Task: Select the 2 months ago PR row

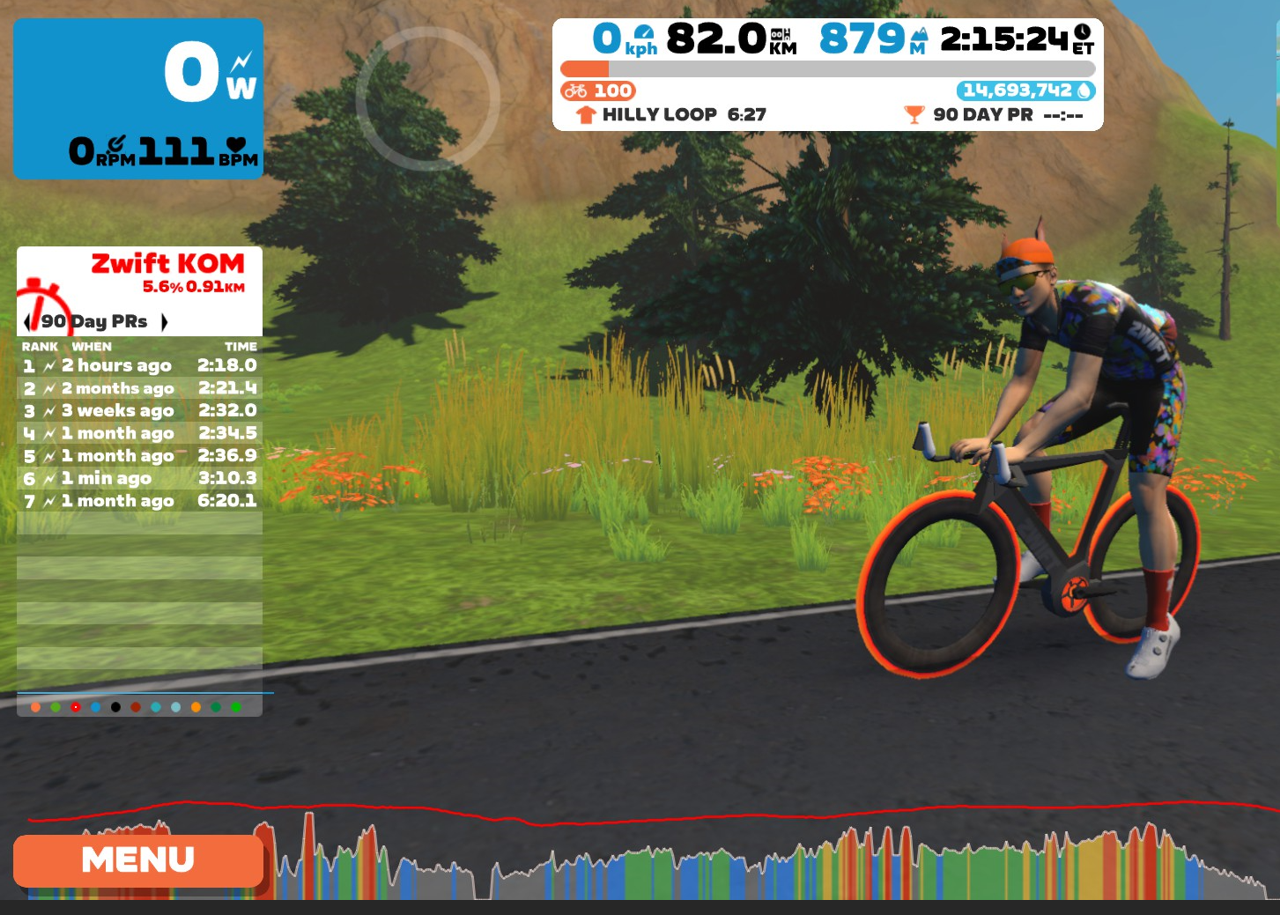Action: [x=139, y=388]
